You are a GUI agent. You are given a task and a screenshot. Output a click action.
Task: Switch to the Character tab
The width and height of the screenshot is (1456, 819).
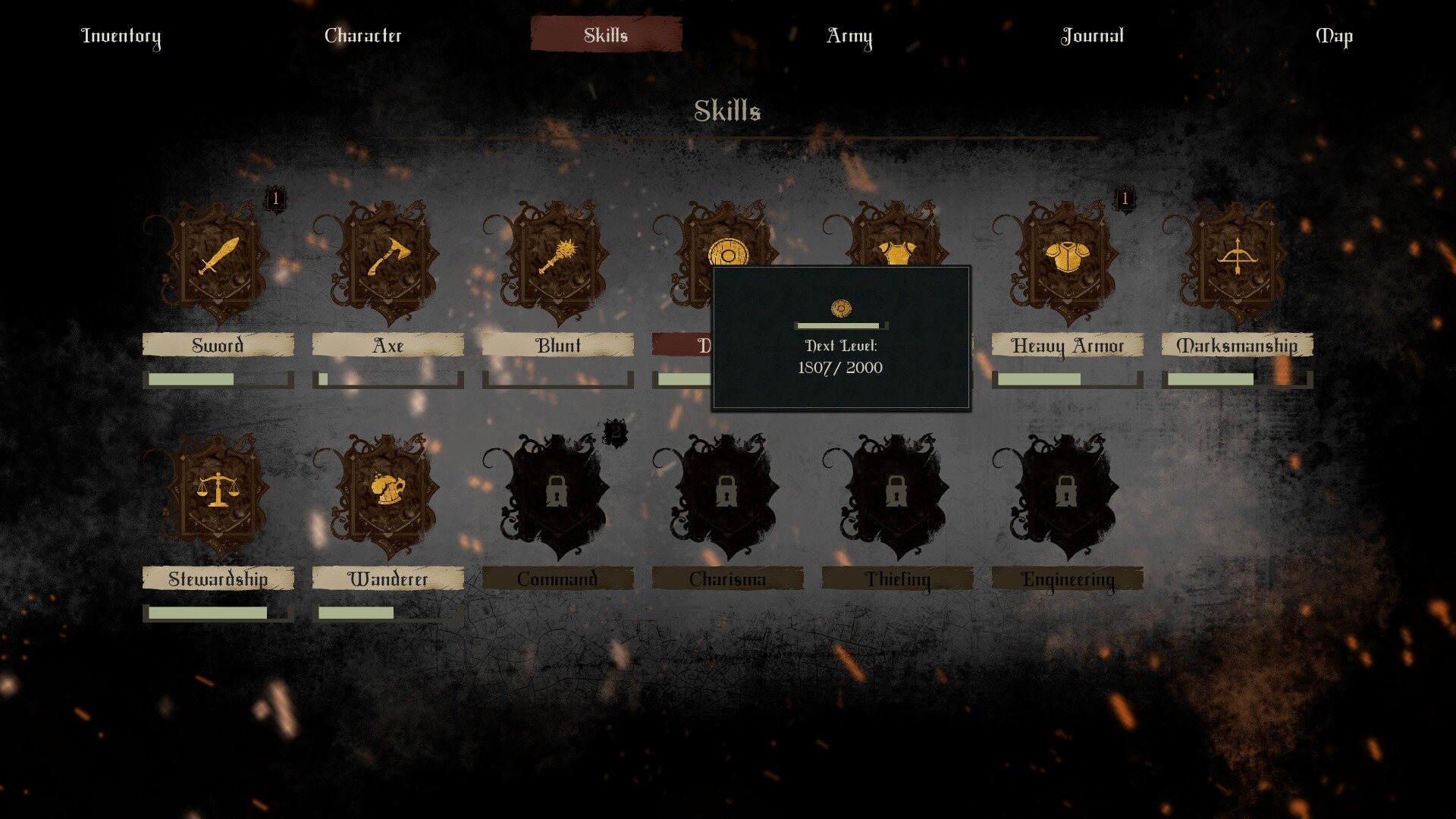[x=363, y=36]
